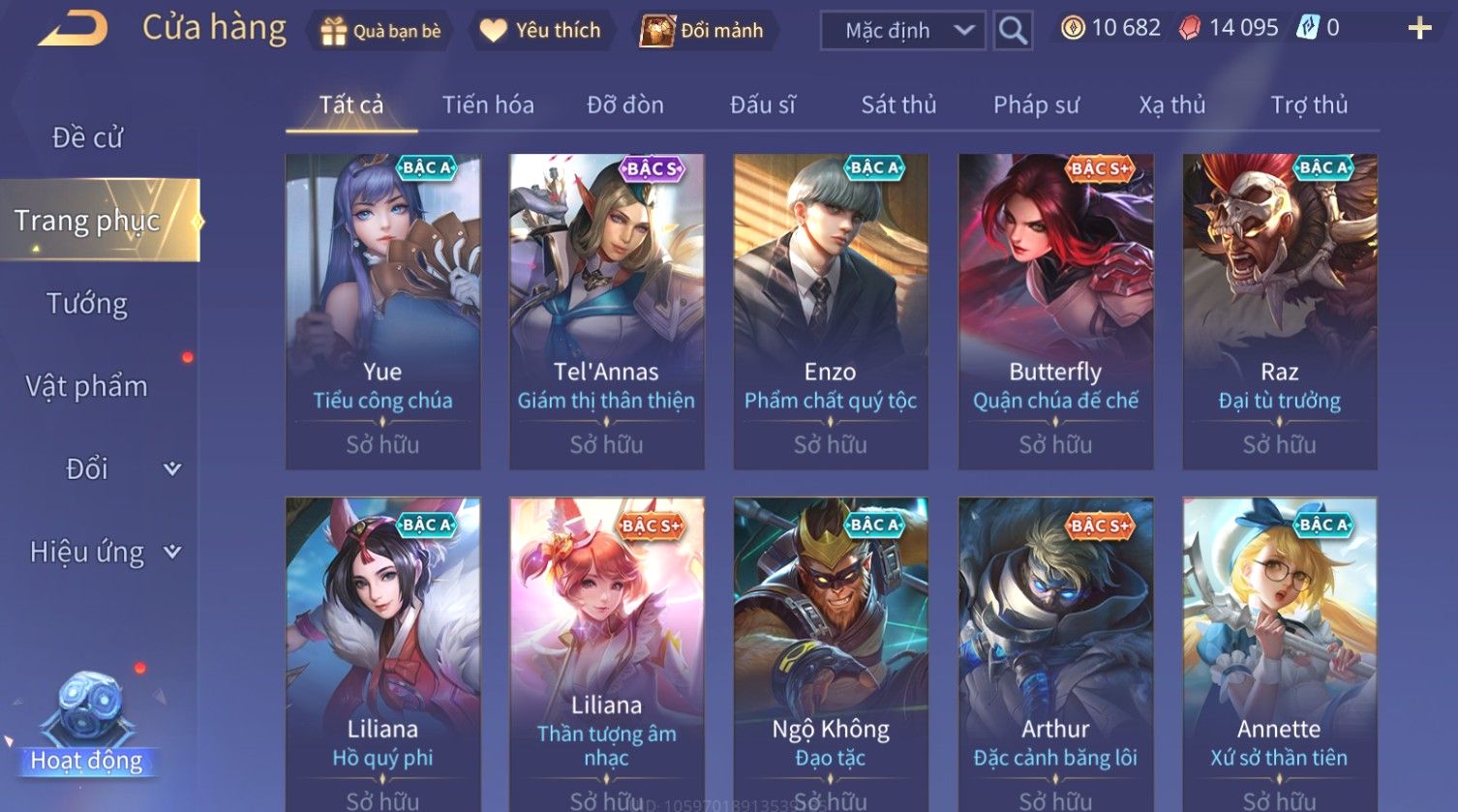This screenshot has height=812, width=1458.
Task: Expand the Hiệu ứng side menu
Action: click(104, 552)
